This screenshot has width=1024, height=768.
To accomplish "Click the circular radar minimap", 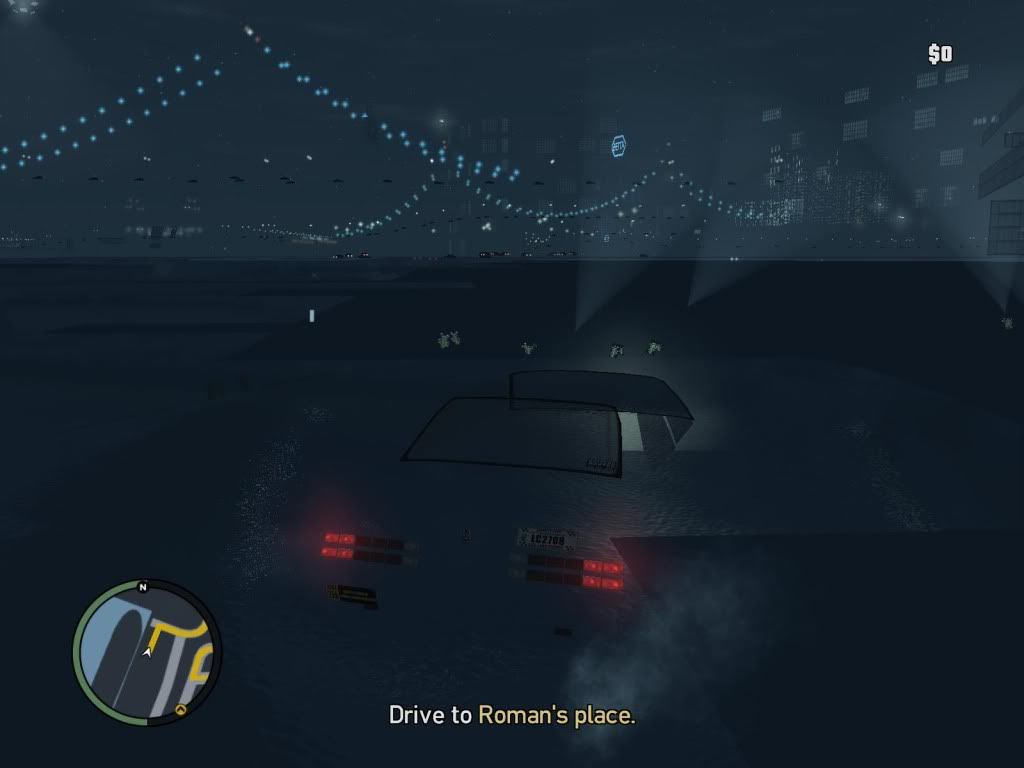I will pos(147,654).
